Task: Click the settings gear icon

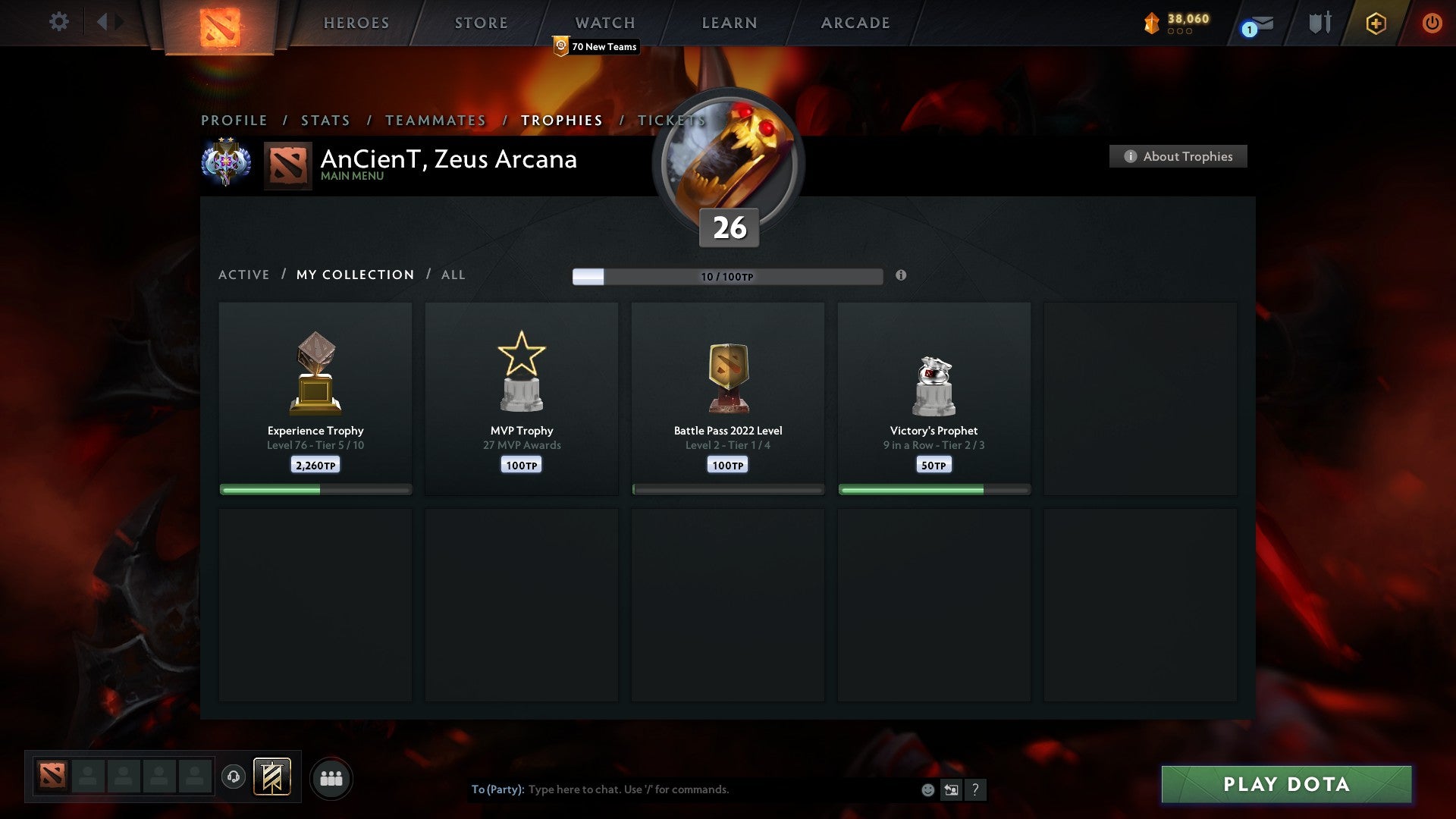Action: [x=59, y=22]
